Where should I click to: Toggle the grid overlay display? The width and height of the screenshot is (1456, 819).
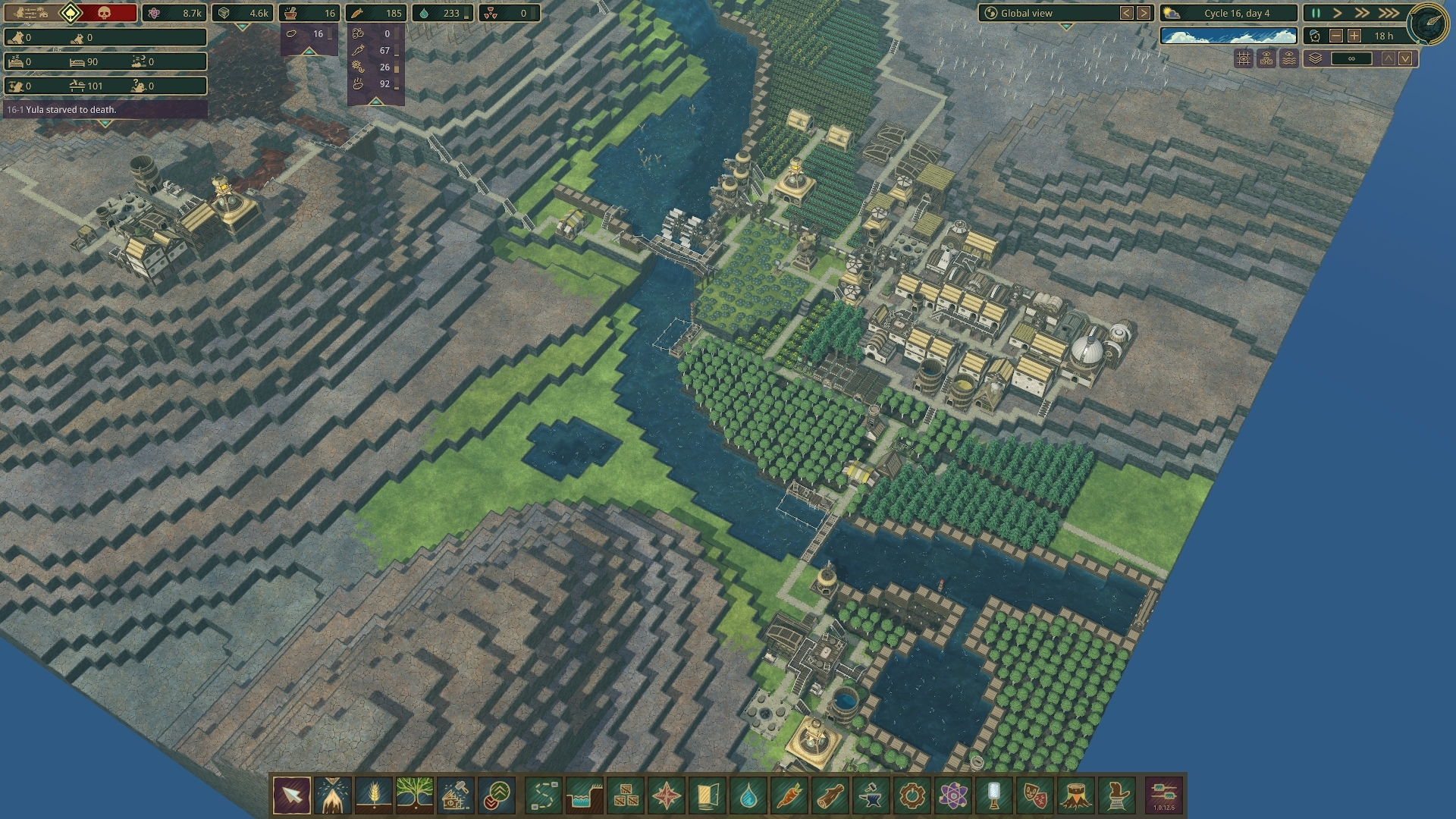pos(1243,59)
